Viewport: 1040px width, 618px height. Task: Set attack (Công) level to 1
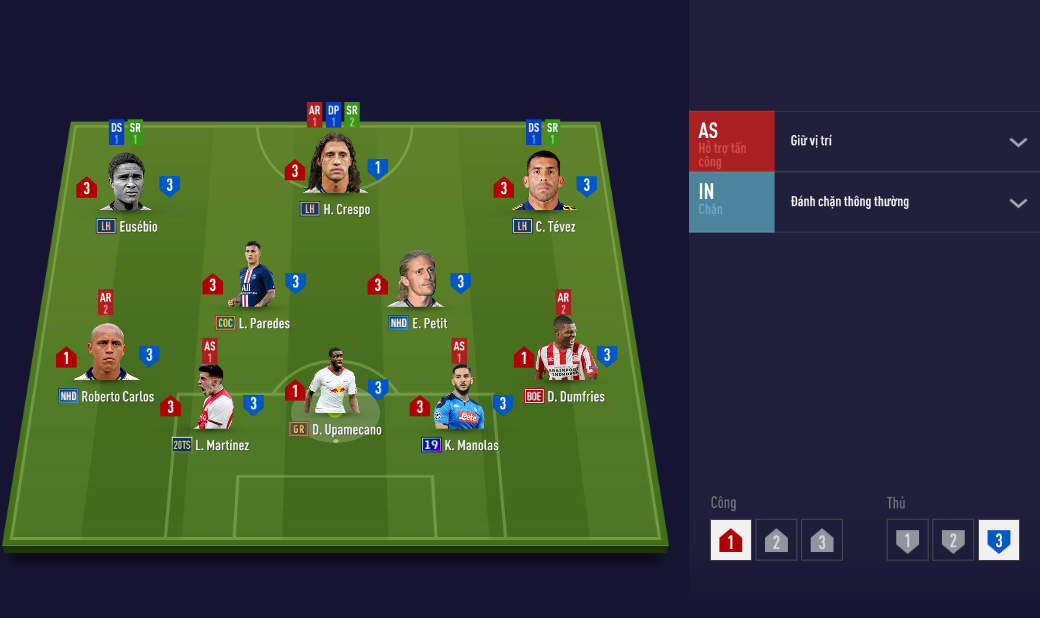(731, 540)
